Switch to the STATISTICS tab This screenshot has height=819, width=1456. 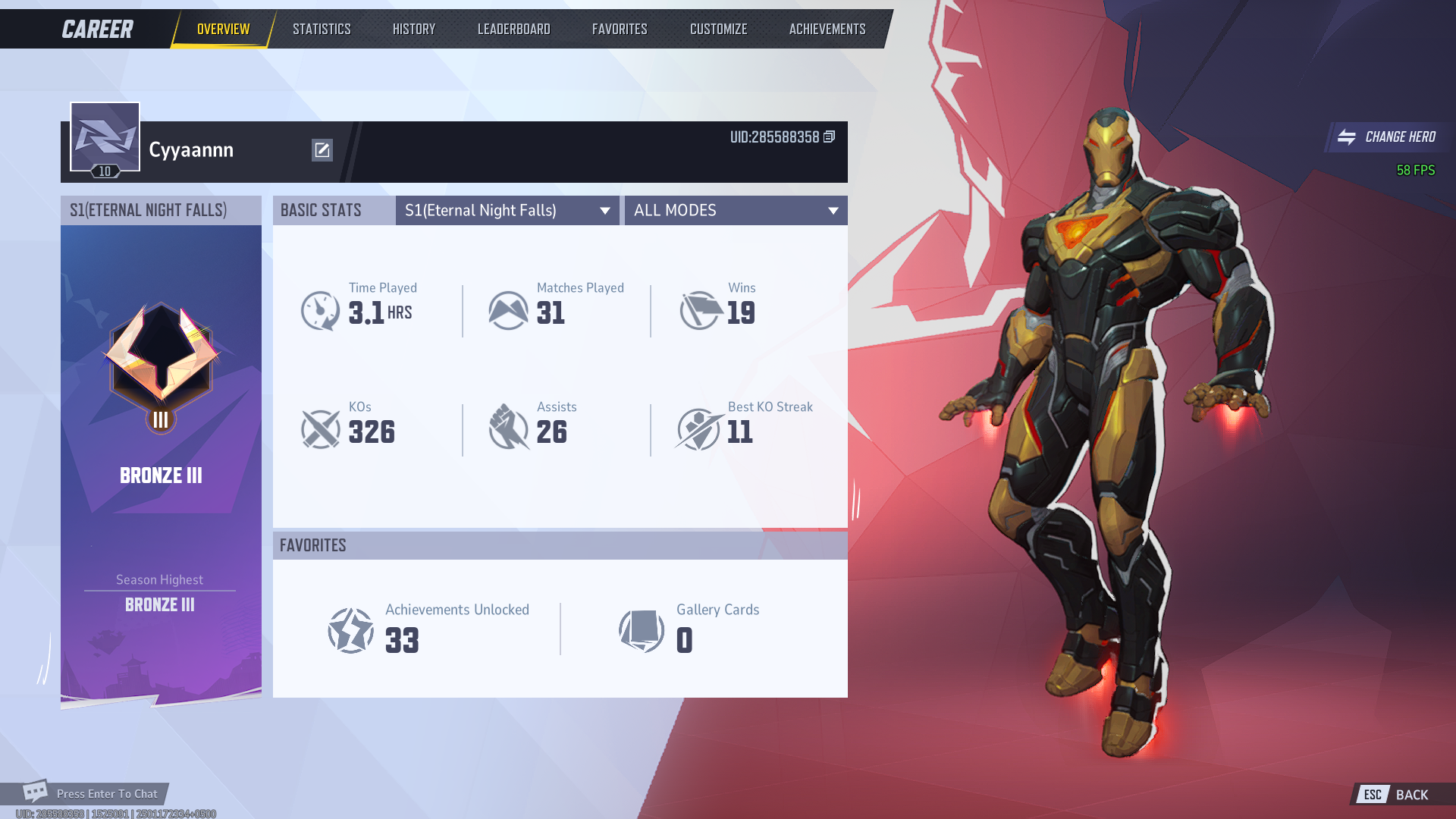(322, 29)
